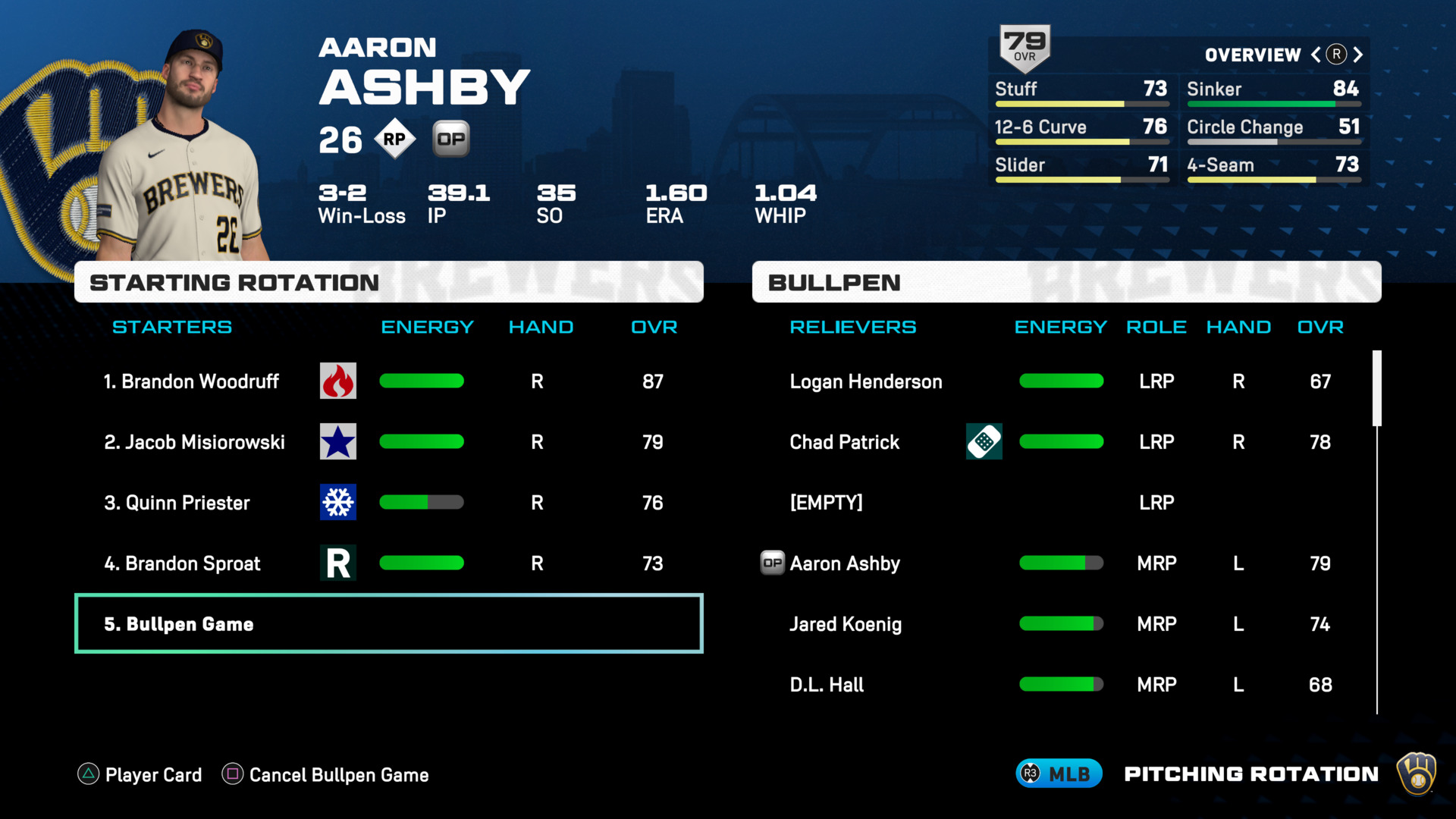Choose D.L. Hall reliever row
The height and width of the screenshot is (819, 1456).
827,685
